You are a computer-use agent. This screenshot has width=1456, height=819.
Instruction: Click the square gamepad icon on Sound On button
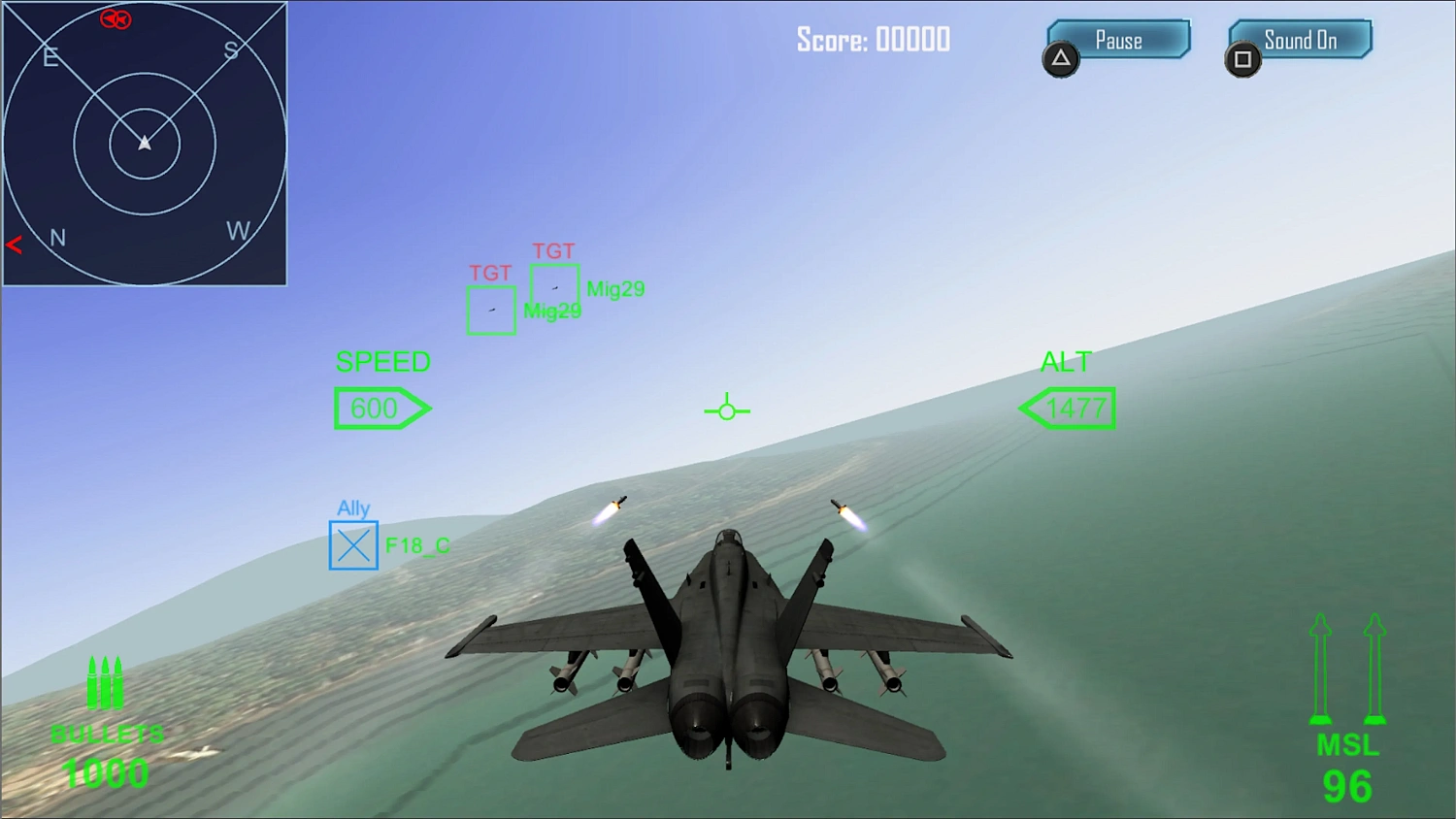[x=1243, y=59]
